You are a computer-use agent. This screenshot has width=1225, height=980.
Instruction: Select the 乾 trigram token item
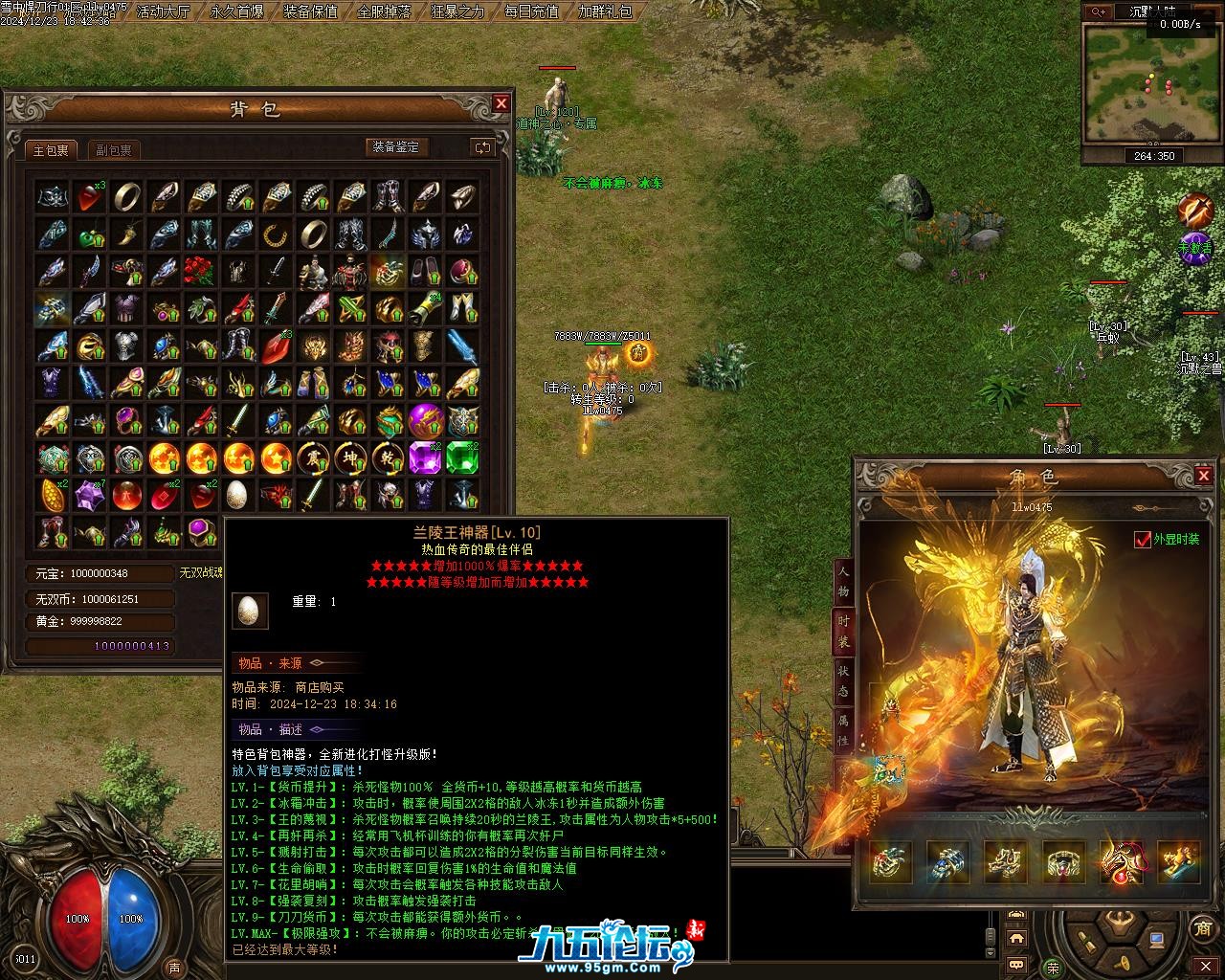(388, 458)
